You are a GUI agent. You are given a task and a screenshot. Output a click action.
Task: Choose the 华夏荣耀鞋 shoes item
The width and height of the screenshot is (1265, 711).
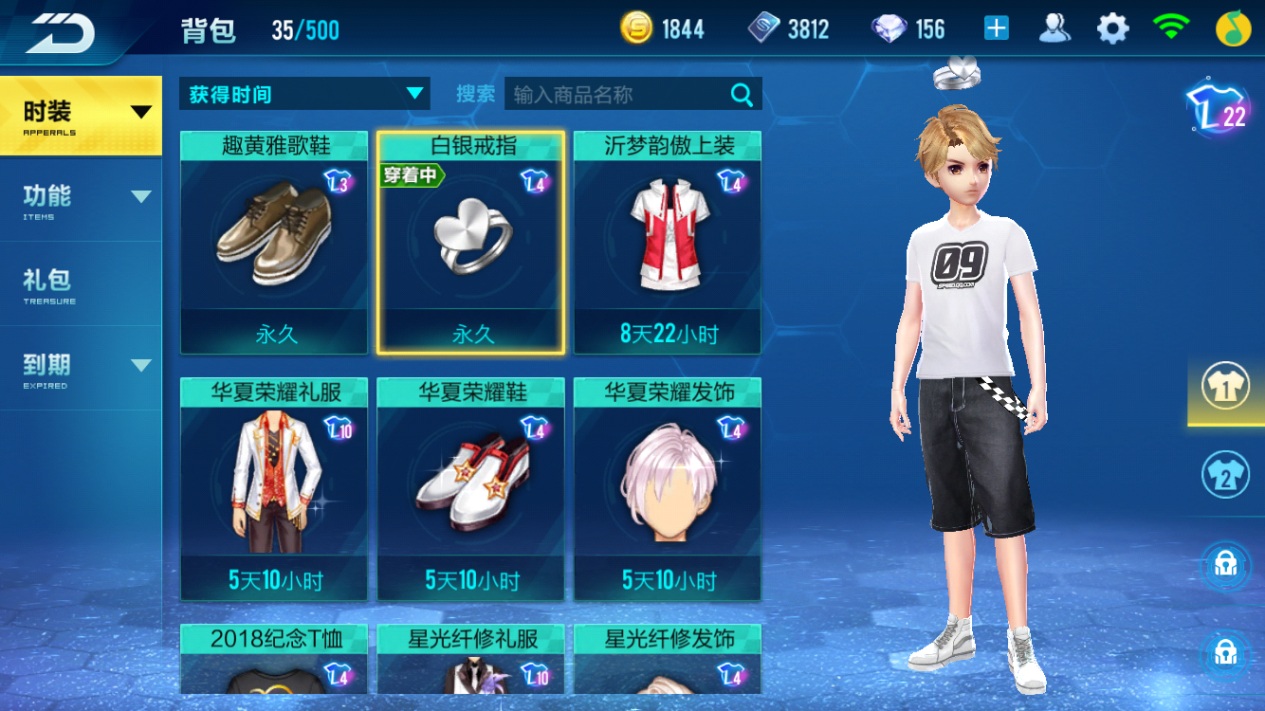(471, 489)
